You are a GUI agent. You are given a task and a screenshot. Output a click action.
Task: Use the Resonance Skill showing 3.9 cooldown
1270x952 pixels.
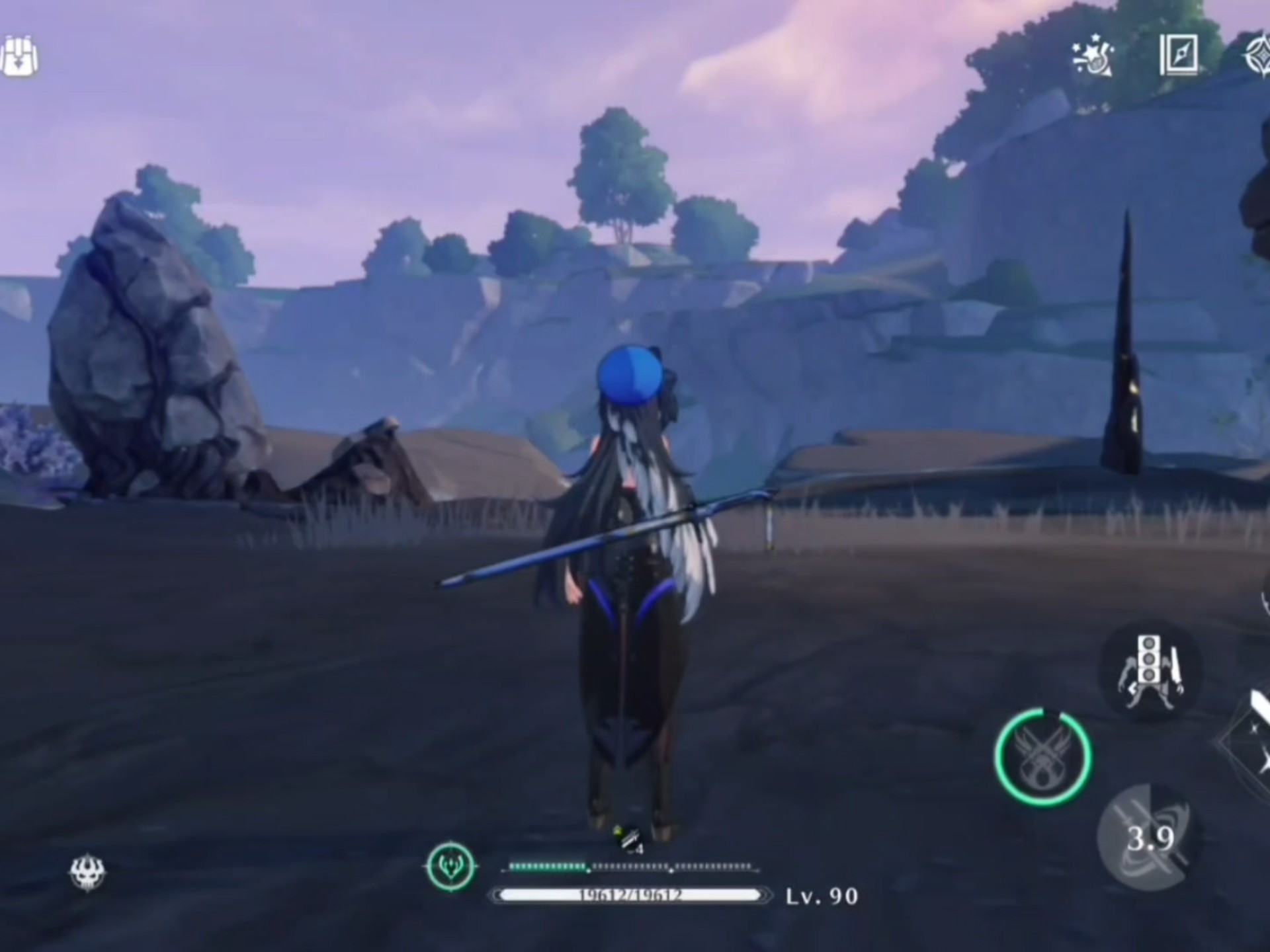(1149, 838)
